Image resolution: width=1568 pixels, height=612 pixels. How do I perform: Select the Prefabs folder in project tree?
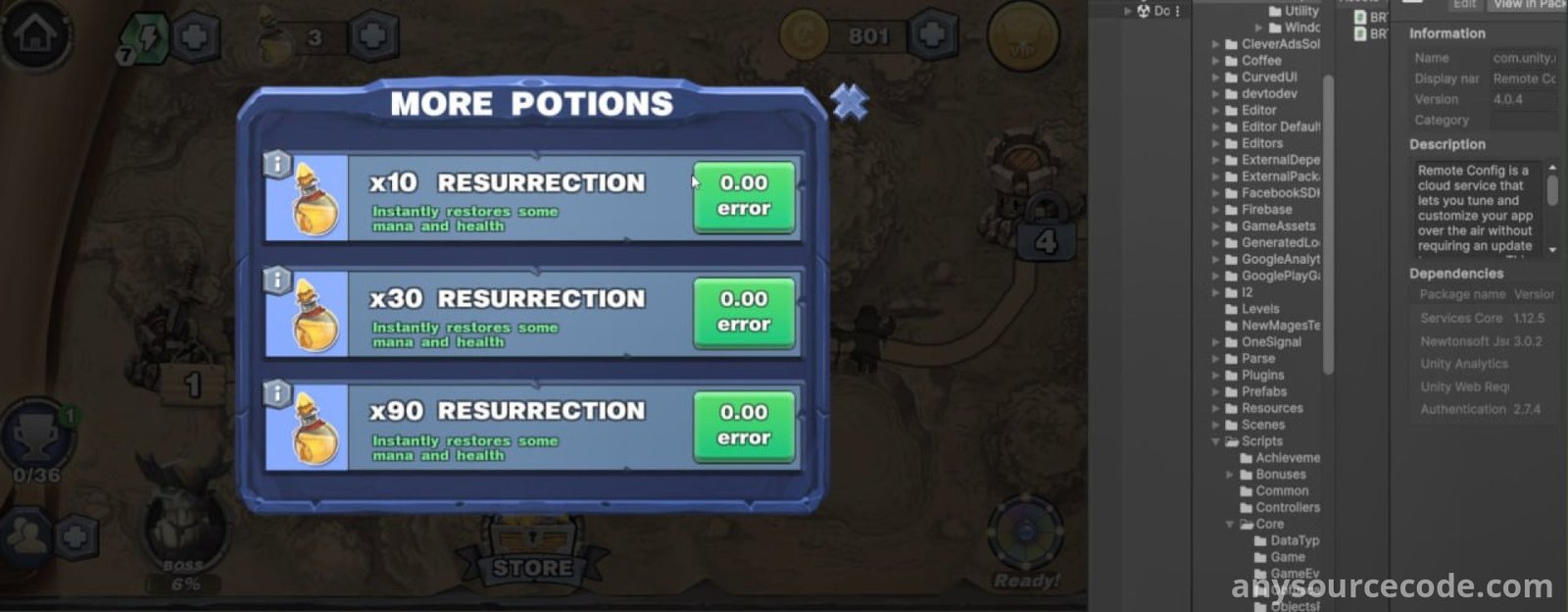[x=1264, y=391]
